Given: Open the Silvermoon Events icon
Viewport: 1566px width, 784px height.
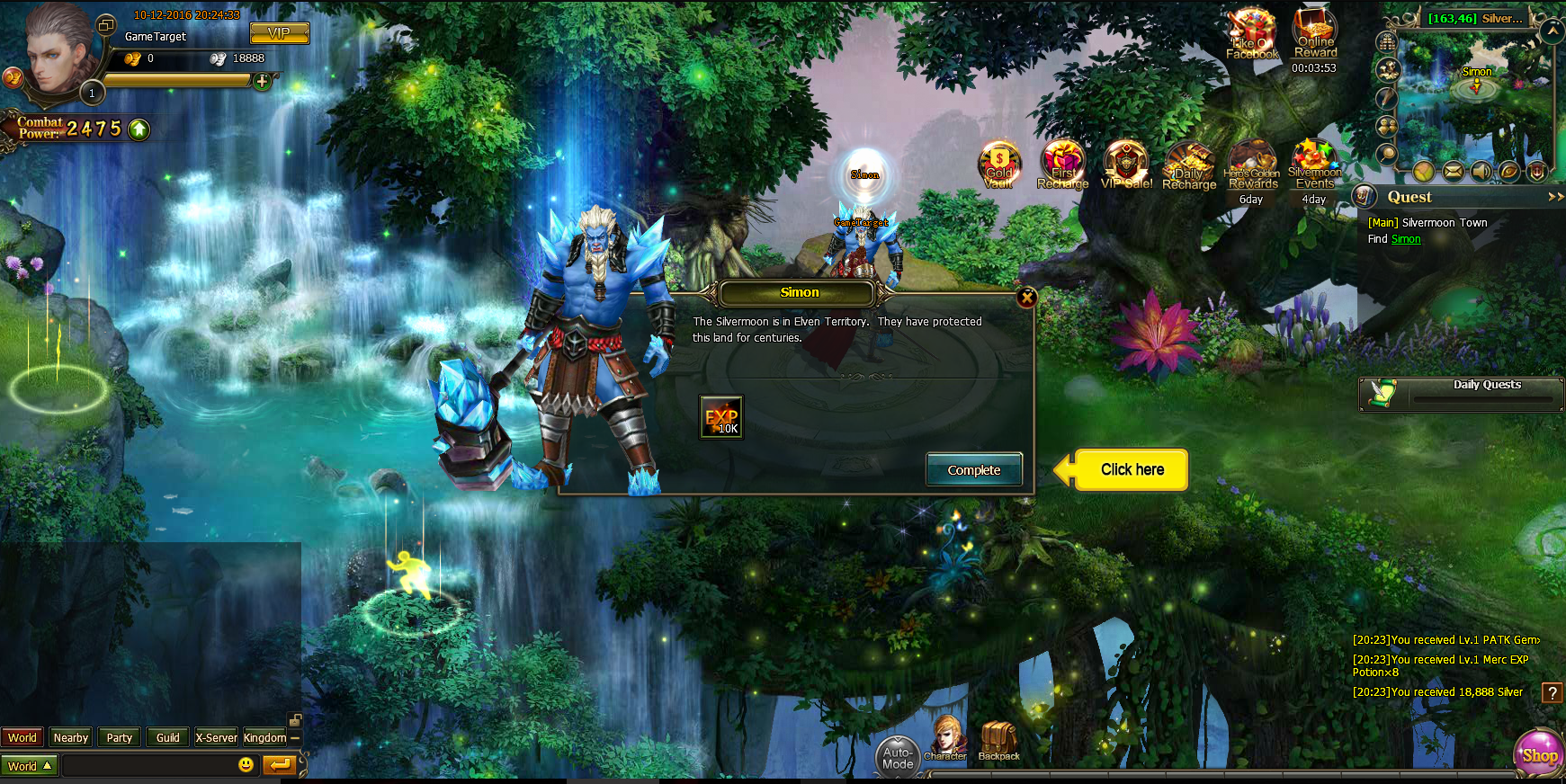Looking at the screenshot, I should [x=1314, y=165].
